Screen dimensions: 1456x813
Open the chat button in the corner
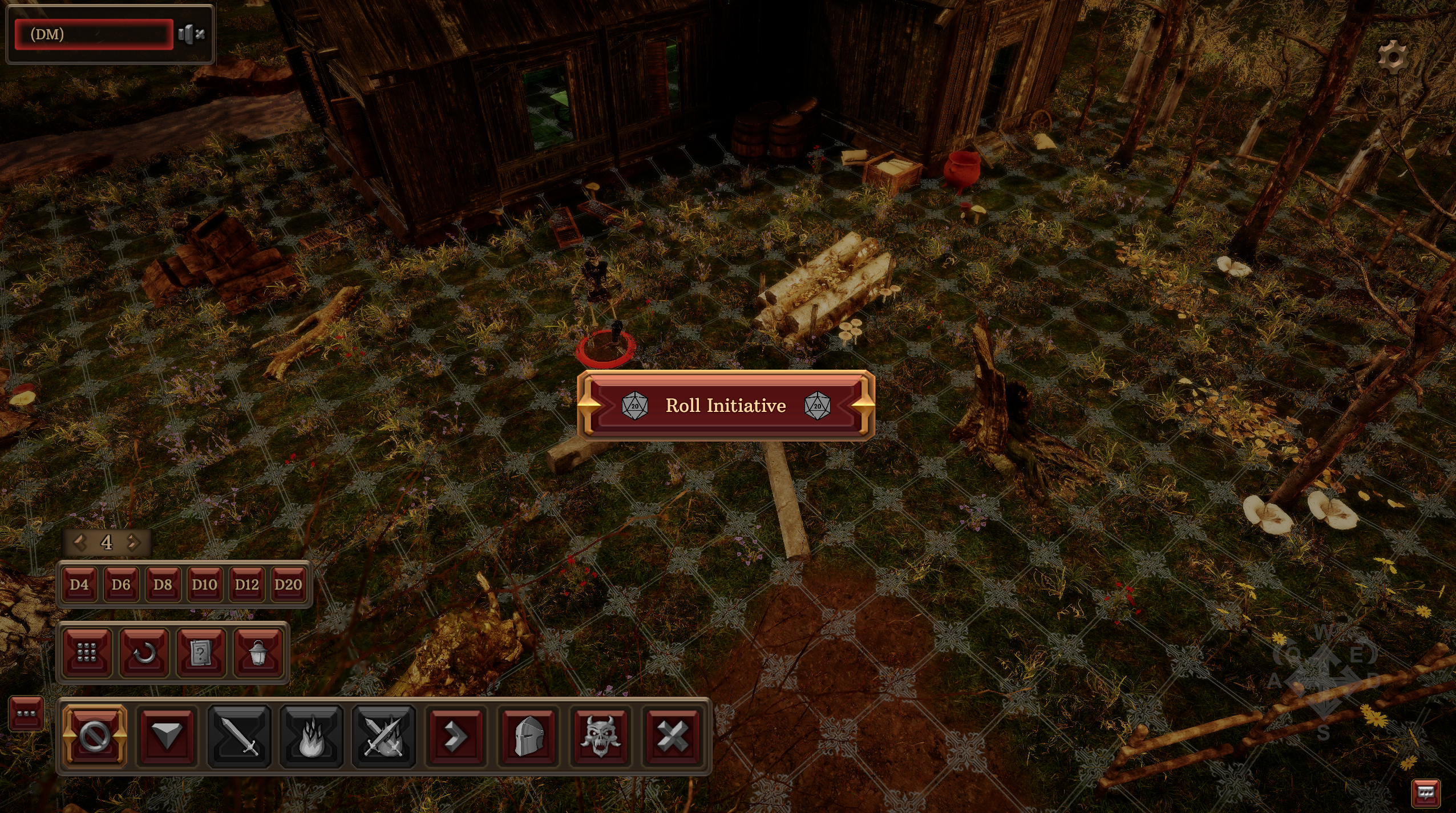click(x=1425, y=792)
